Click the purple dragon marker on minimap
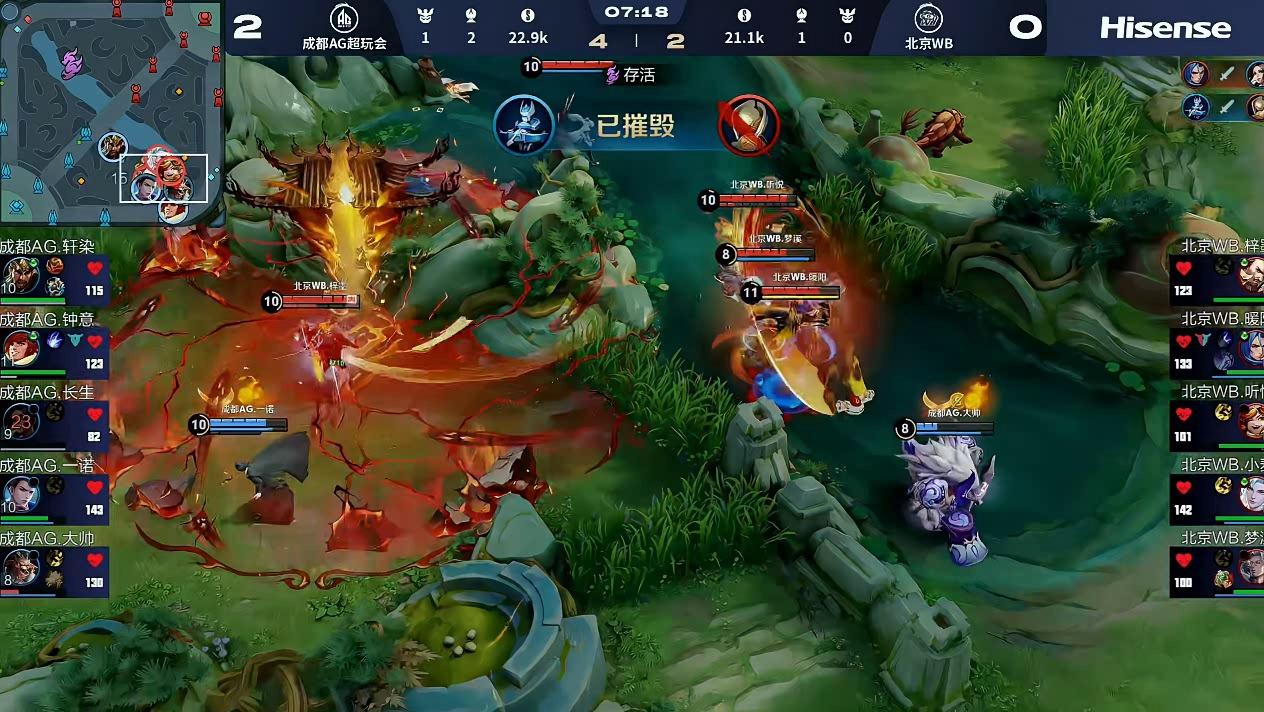The image size is (1264, 712). tap(71, 65)
